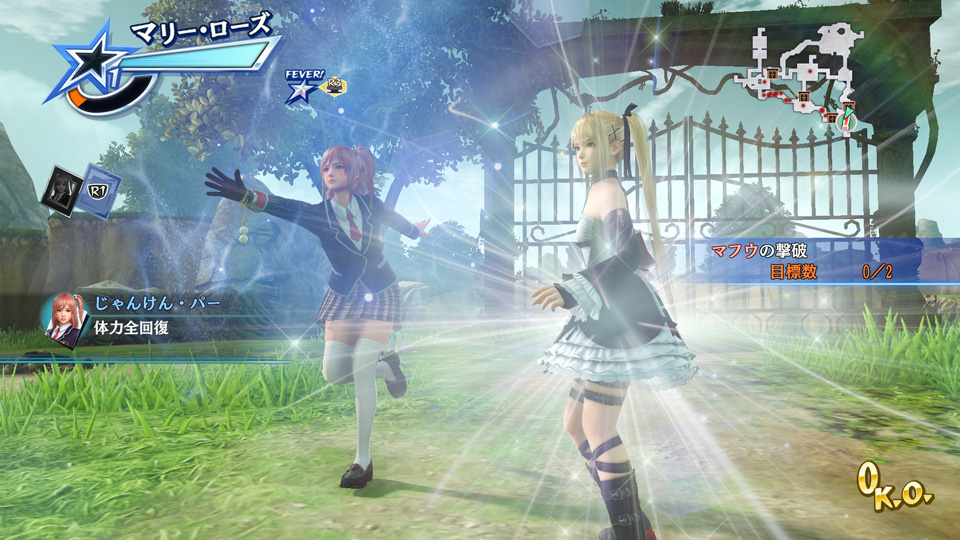Activate the FEVER star icon
The image size is (960, 540).
pyautogui.click(x=299, y=91)
